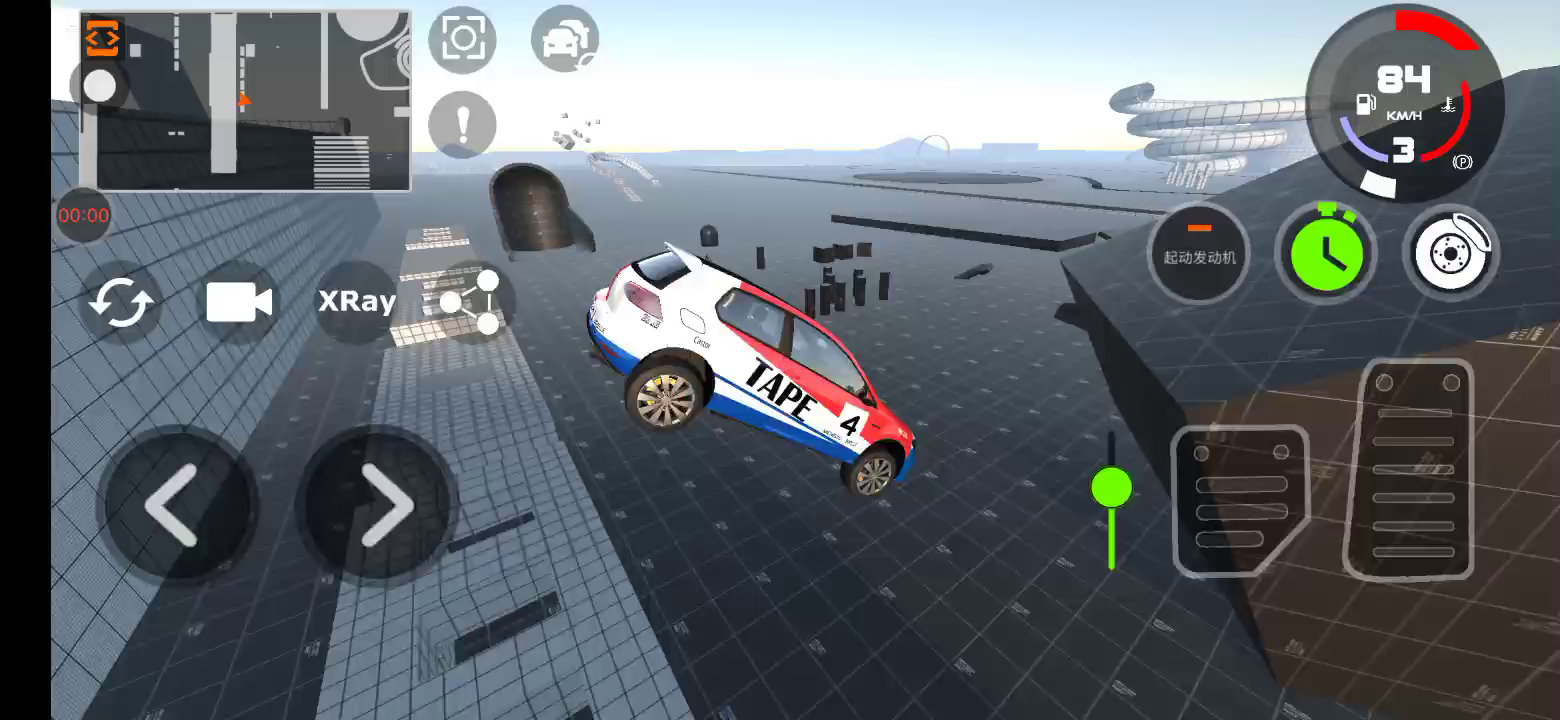Steer right with the right arrow
The image size is (1560, 720).
point(381,505)
